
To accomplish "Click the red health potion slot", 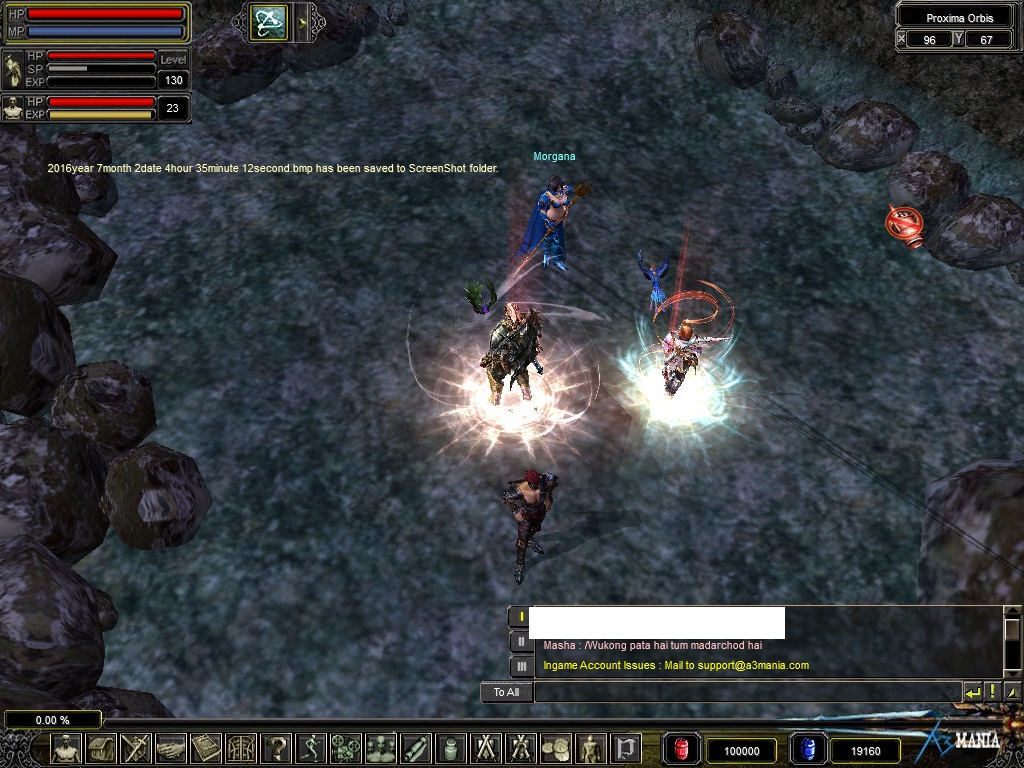I will tap(681, 749).
